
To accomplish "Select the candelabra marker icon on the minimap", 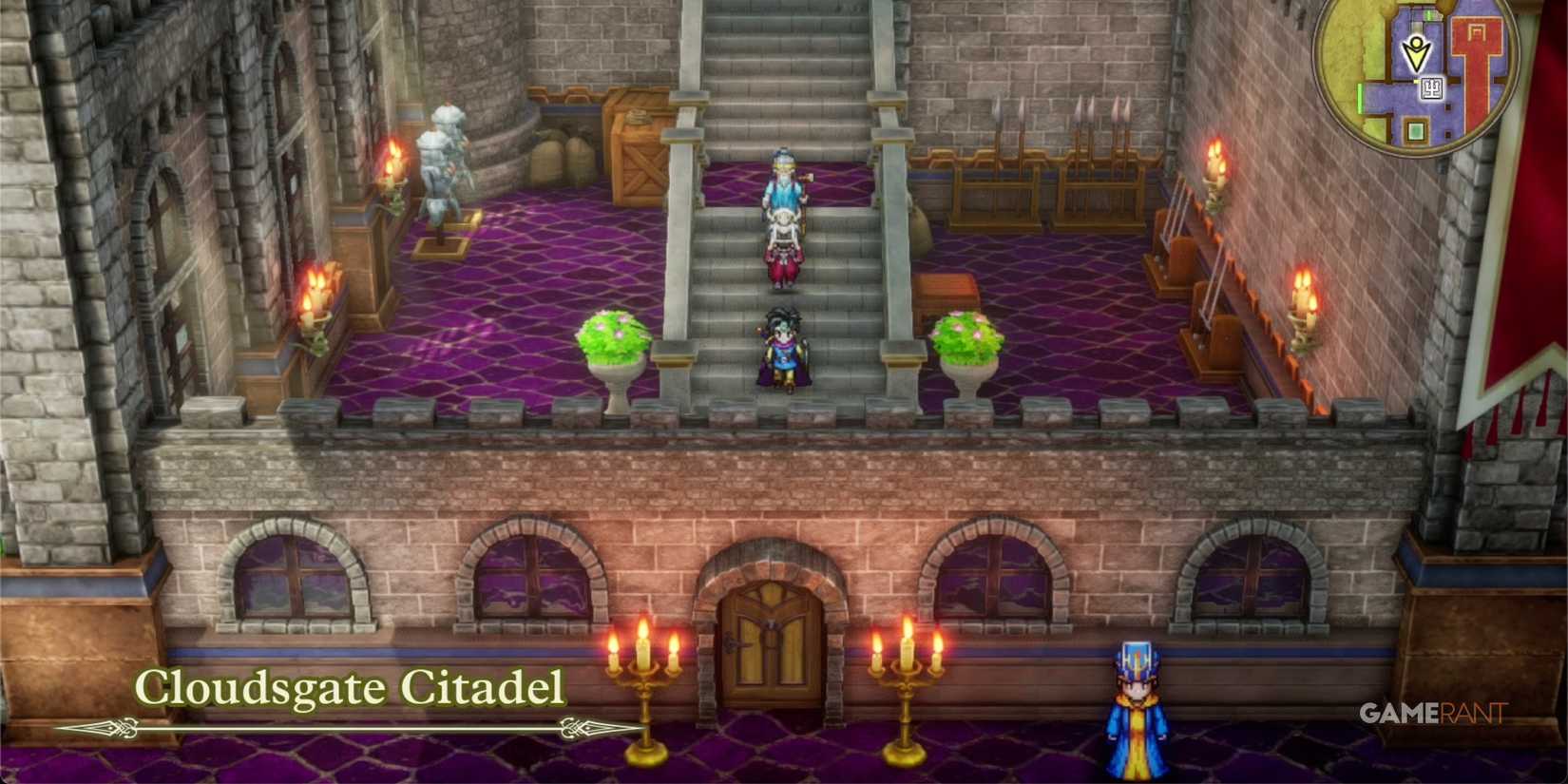I will 1432,89.
